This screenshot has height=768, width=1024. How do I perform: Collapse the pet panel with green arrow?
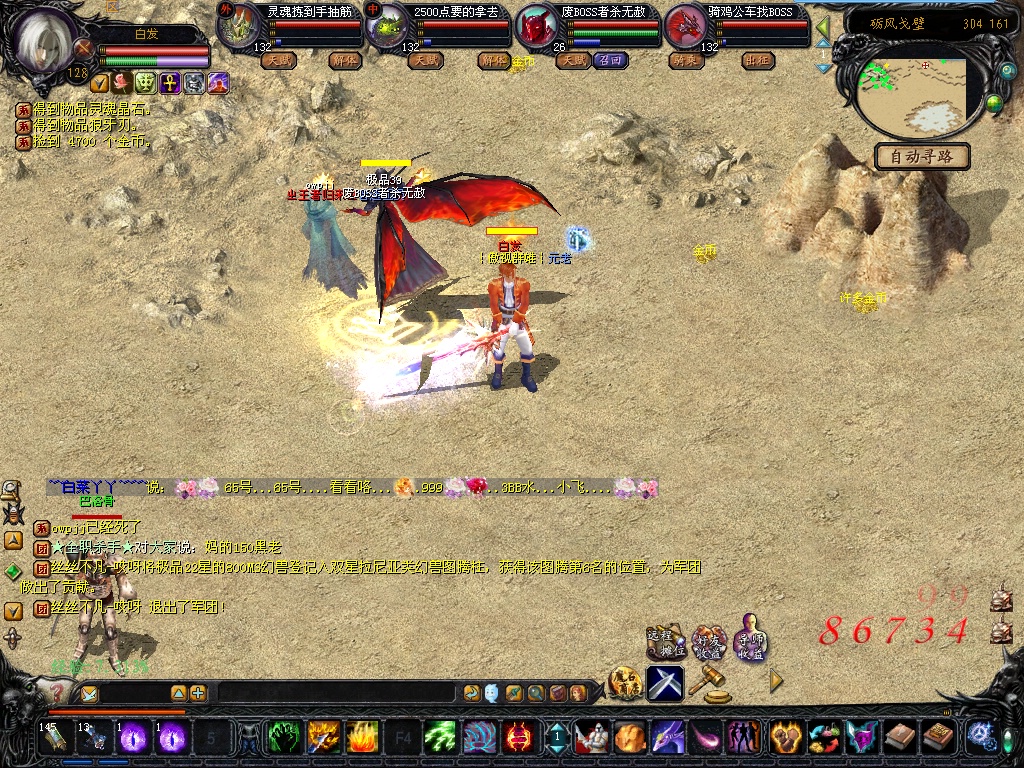tap(823, 27)
